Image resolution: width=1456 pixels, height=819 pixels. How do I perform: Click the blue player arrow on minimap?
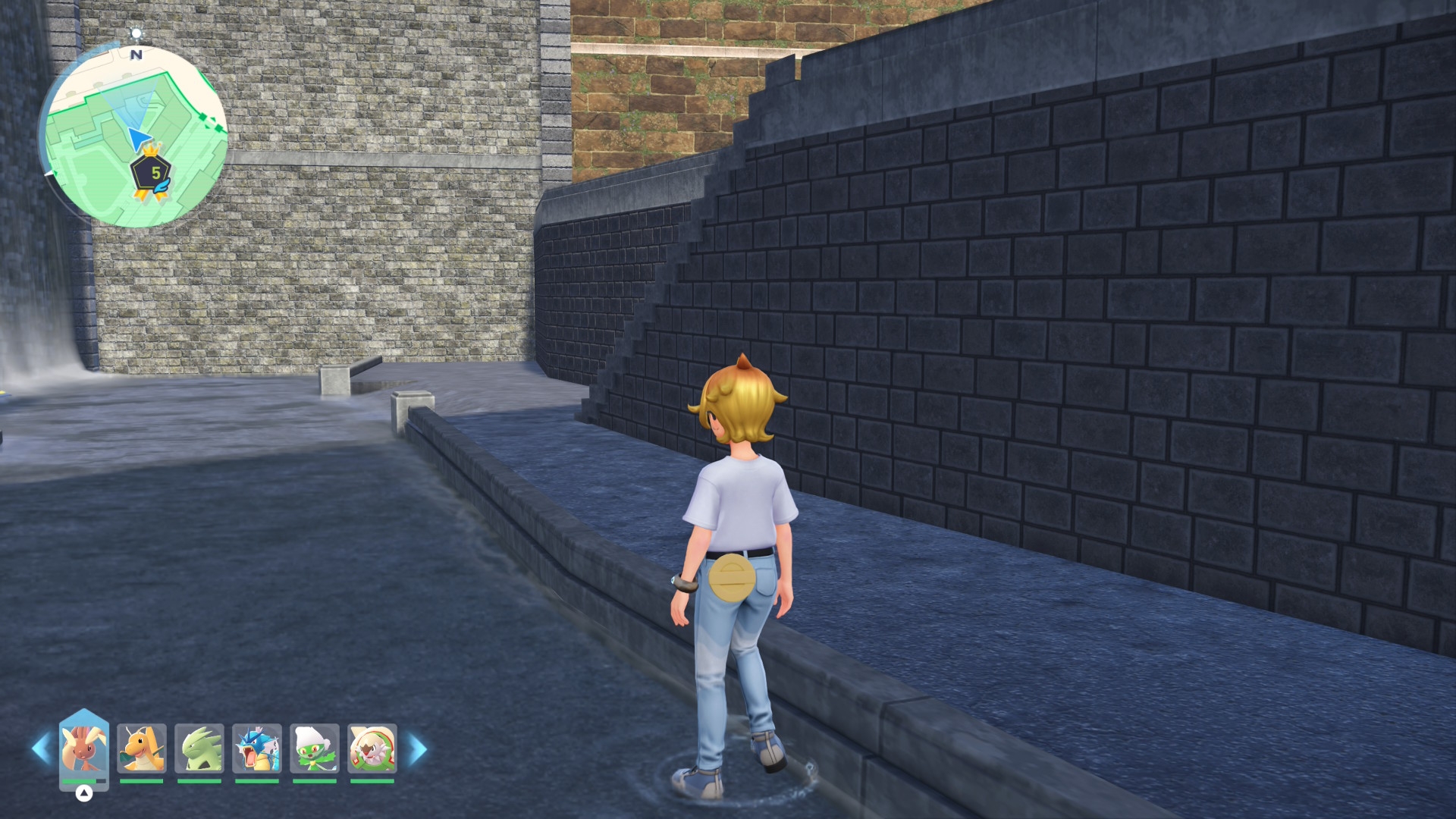[138, 139]
